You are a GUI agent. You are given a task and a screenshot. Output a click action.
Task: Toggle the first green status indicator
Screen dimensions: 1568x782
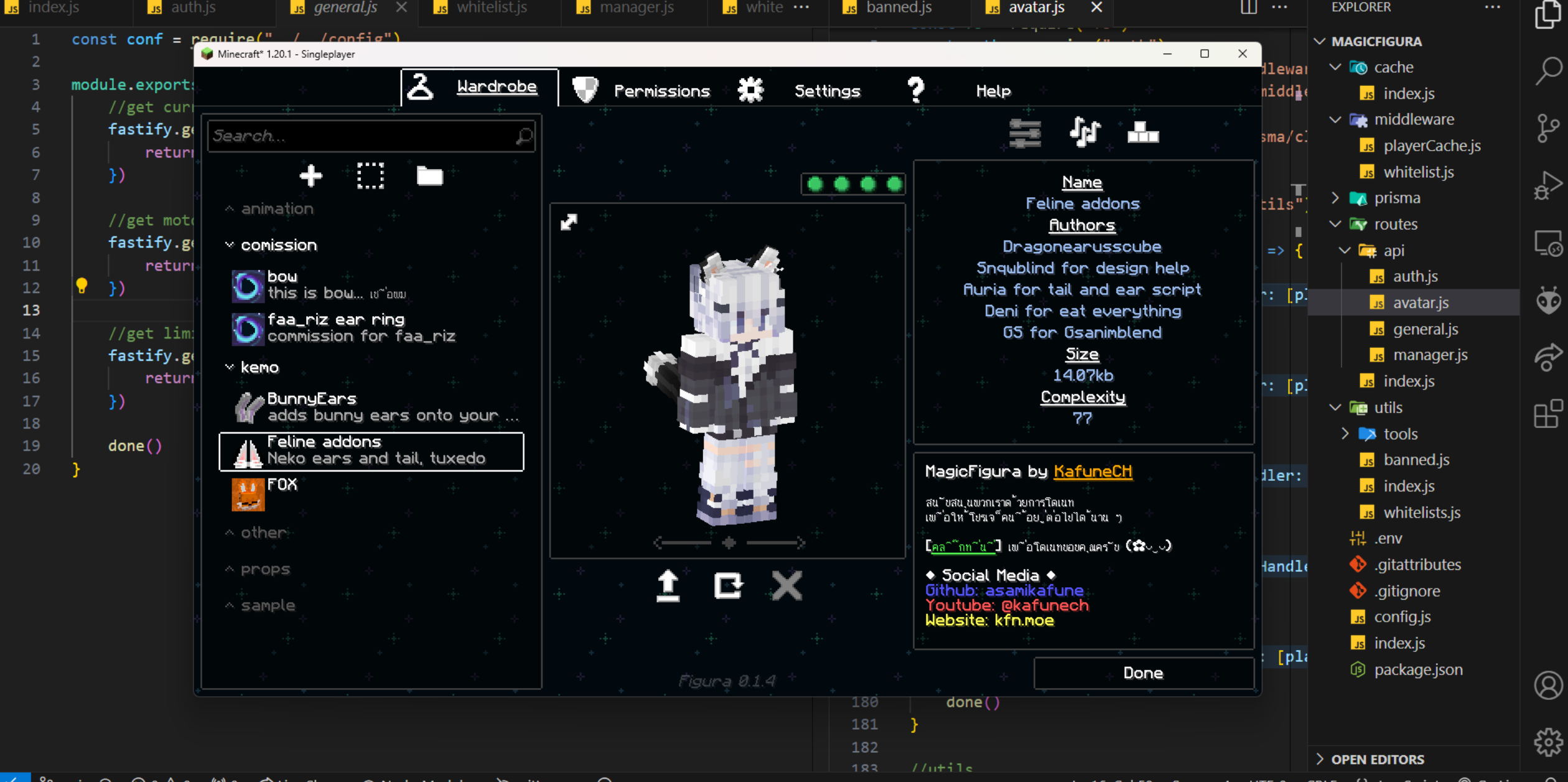pyautogui.click(x=814, y=184)
